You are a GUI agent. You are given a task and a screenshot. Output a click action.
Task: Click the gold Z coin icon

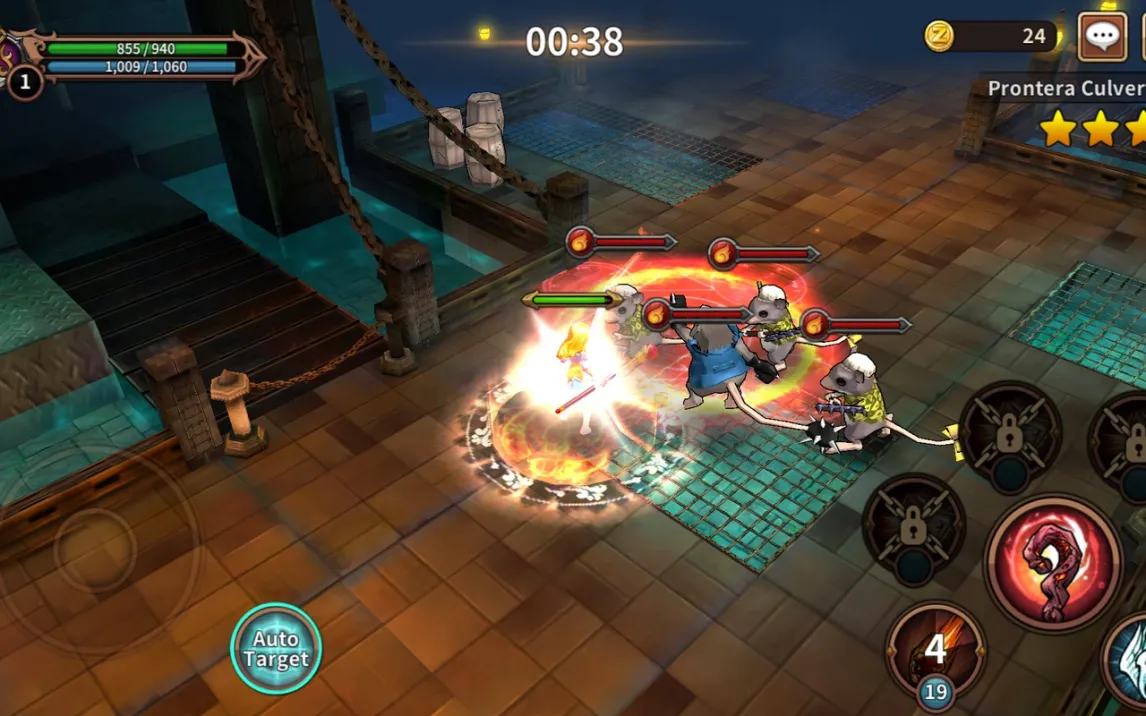939,37
